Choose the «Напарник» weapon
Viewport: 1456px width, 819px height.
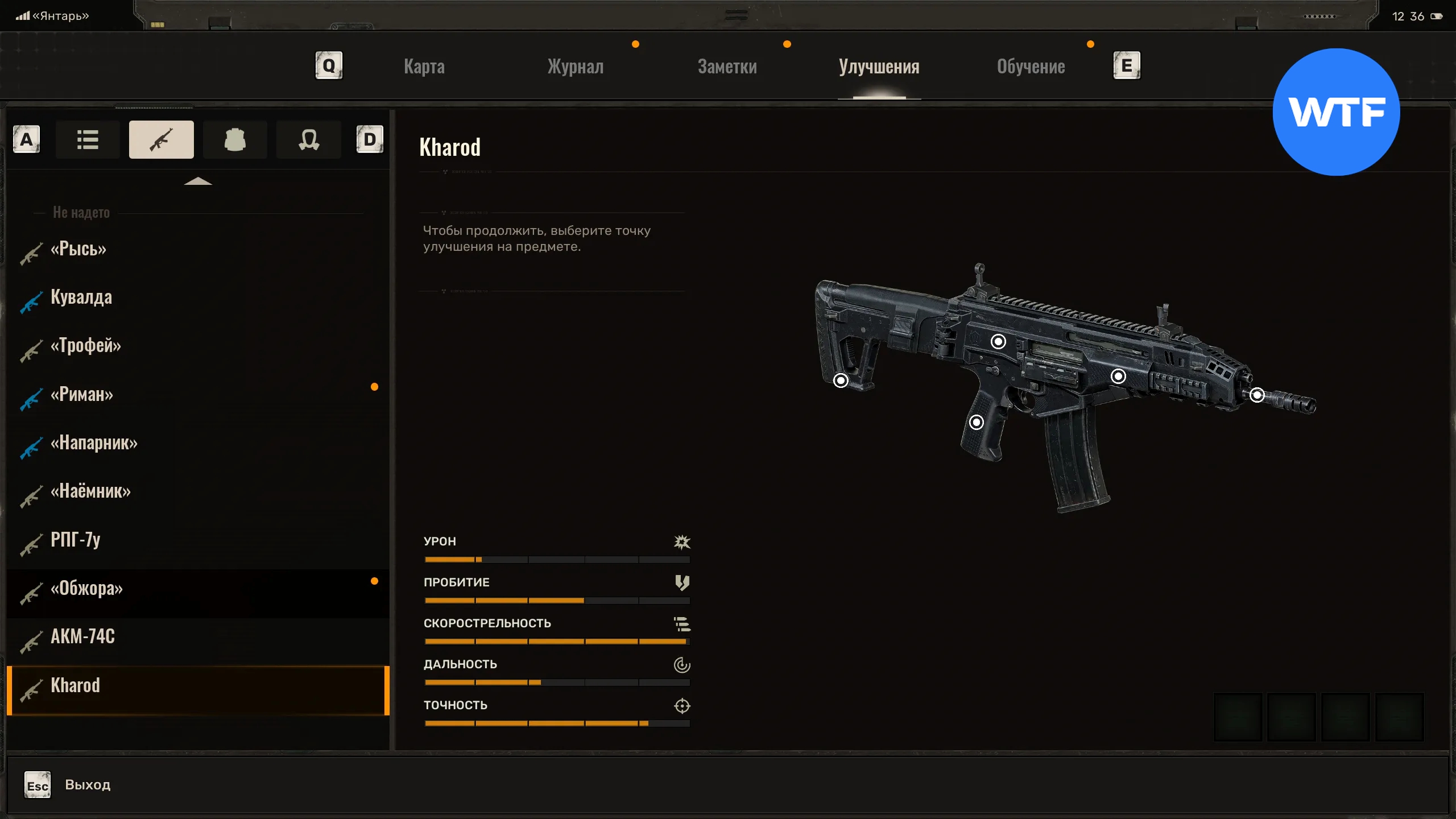coord(94,443)
